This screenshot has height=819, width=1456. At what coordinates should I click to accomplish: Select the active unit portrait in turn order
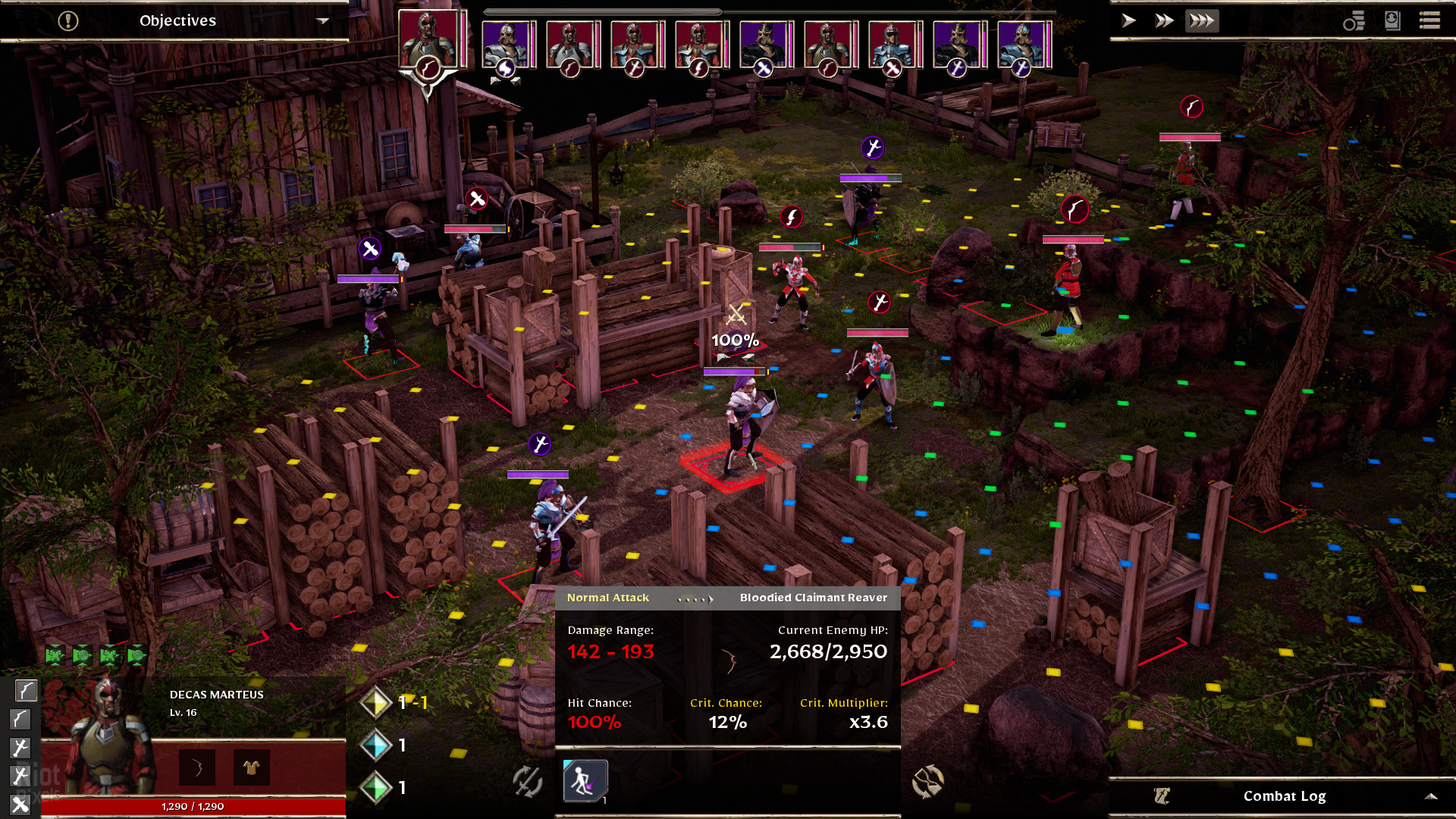click(x=428, y=38)
